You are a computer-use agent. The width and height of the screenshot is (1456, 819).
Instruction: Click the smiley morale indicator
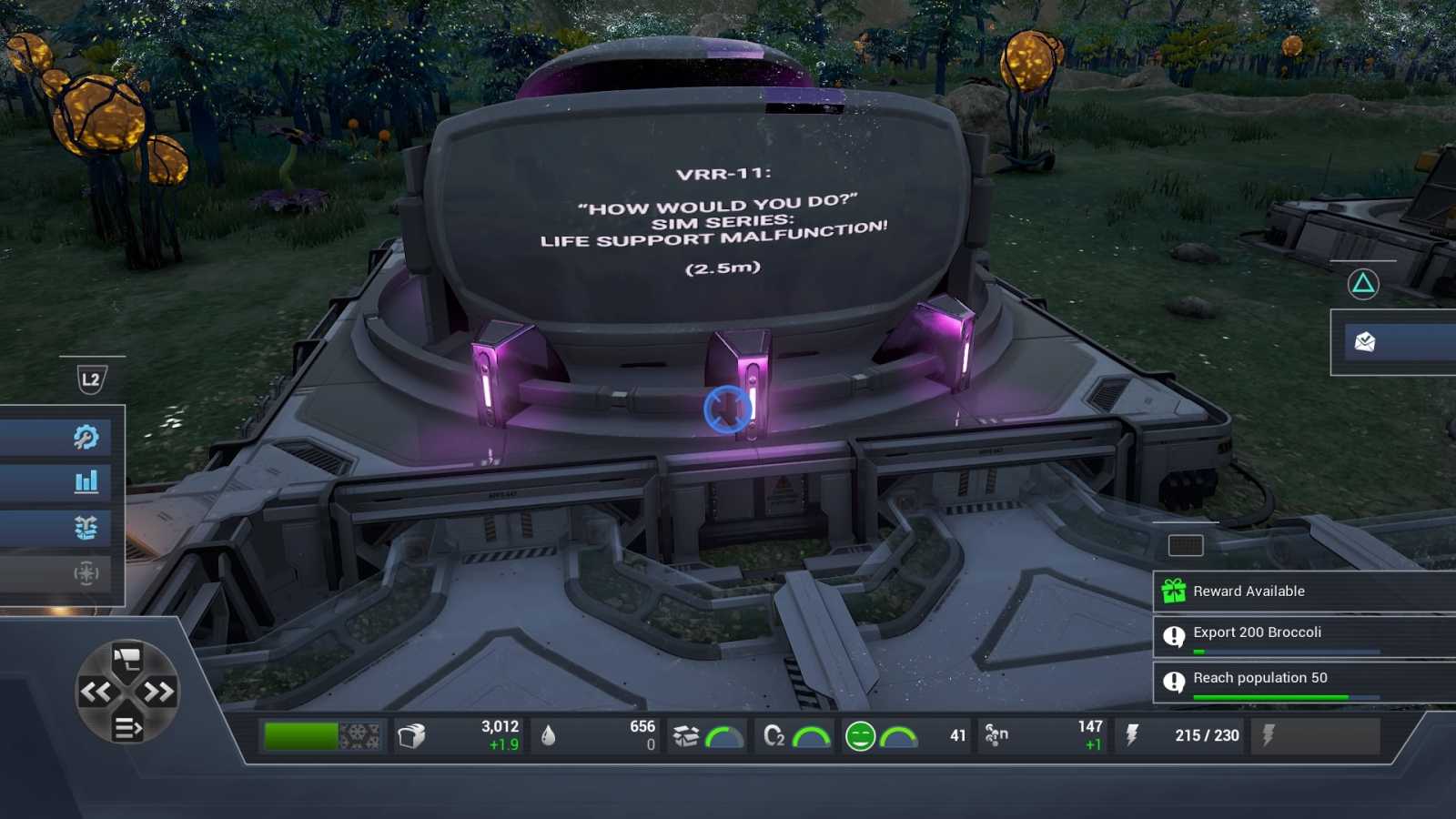pos(858,734)
